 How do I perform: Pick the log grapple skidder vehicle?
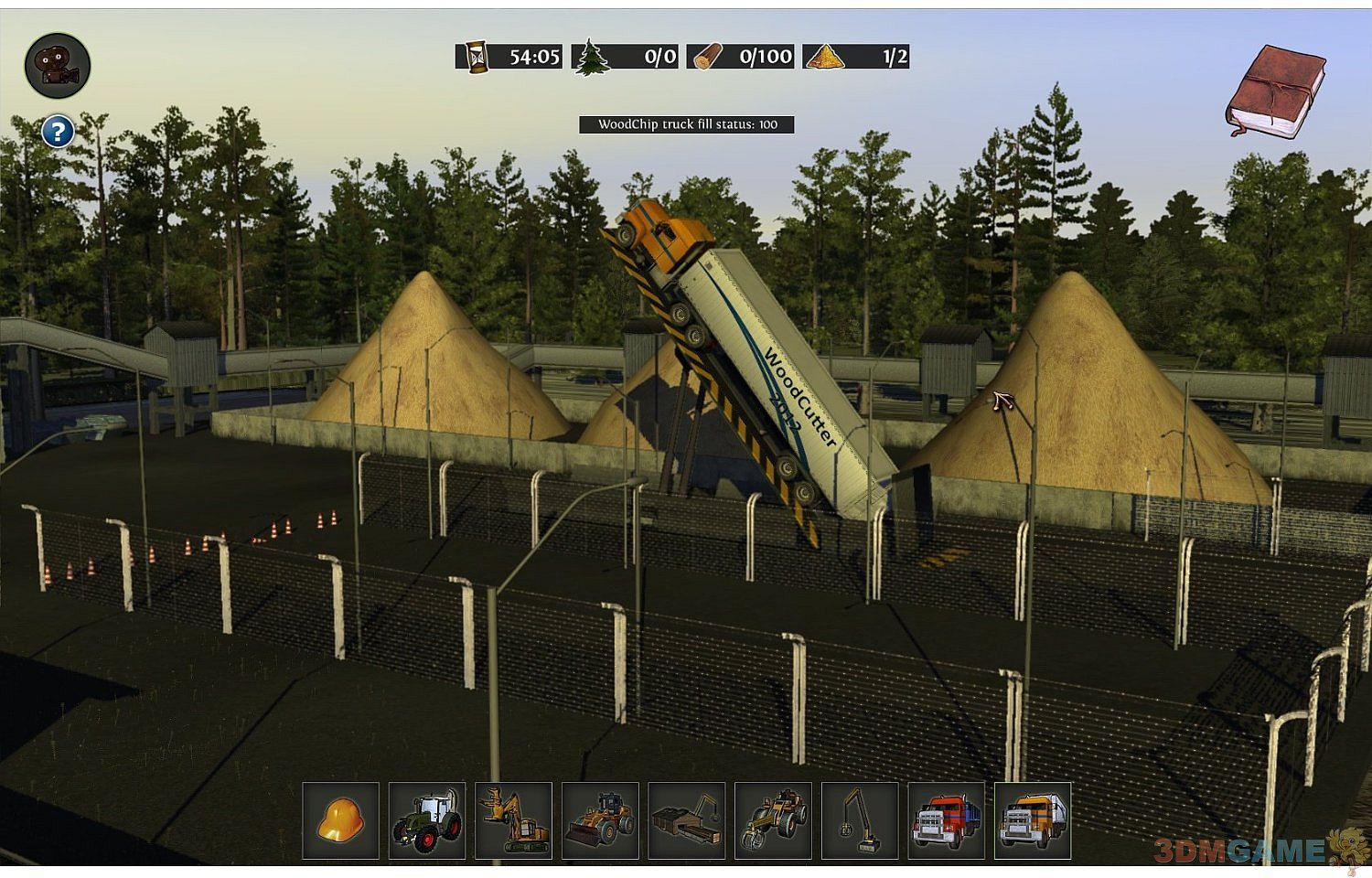tap(773, 820)
